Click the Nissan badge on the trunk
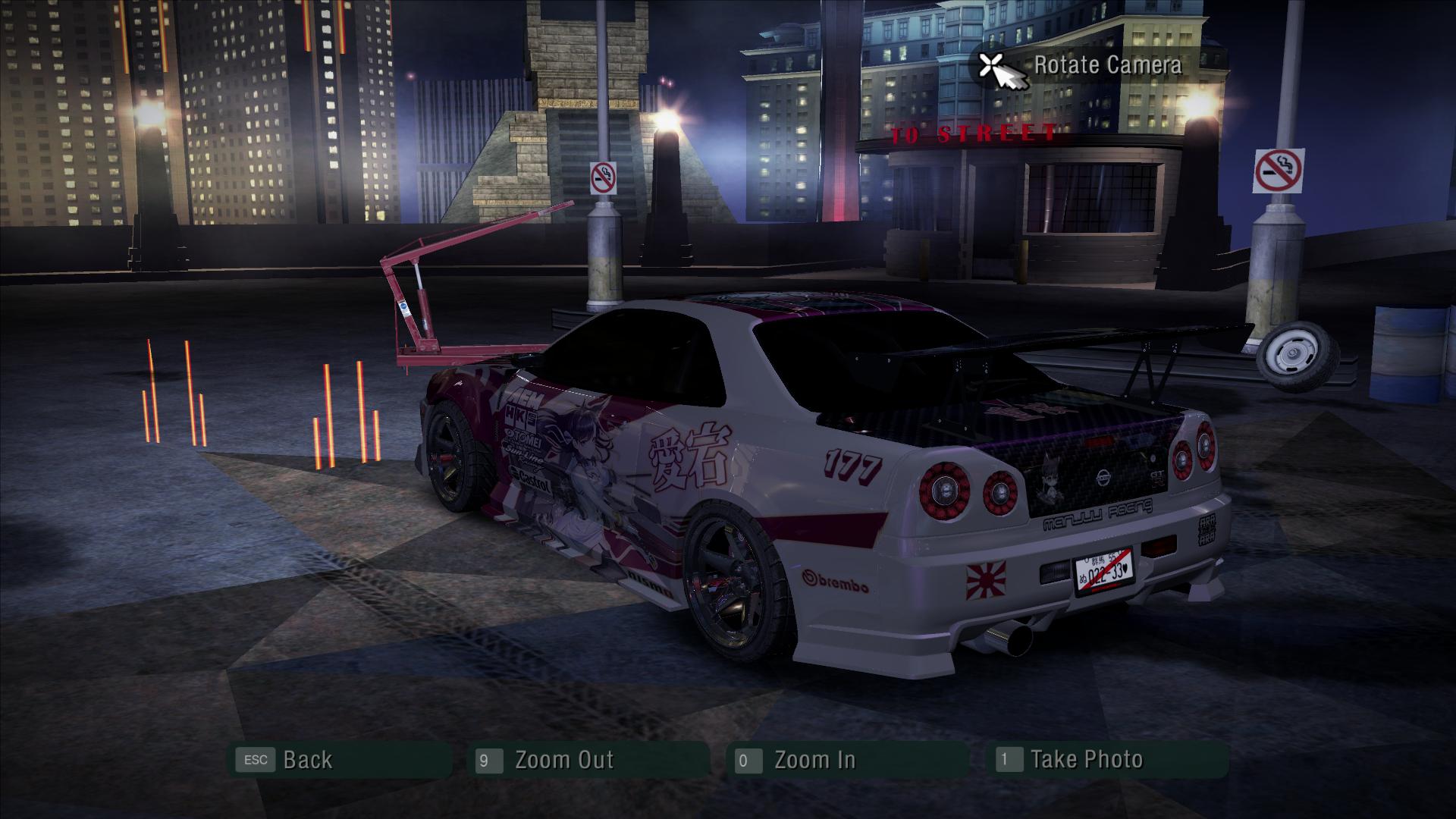Viewport: 1456px width, 819px height. 1104,477
